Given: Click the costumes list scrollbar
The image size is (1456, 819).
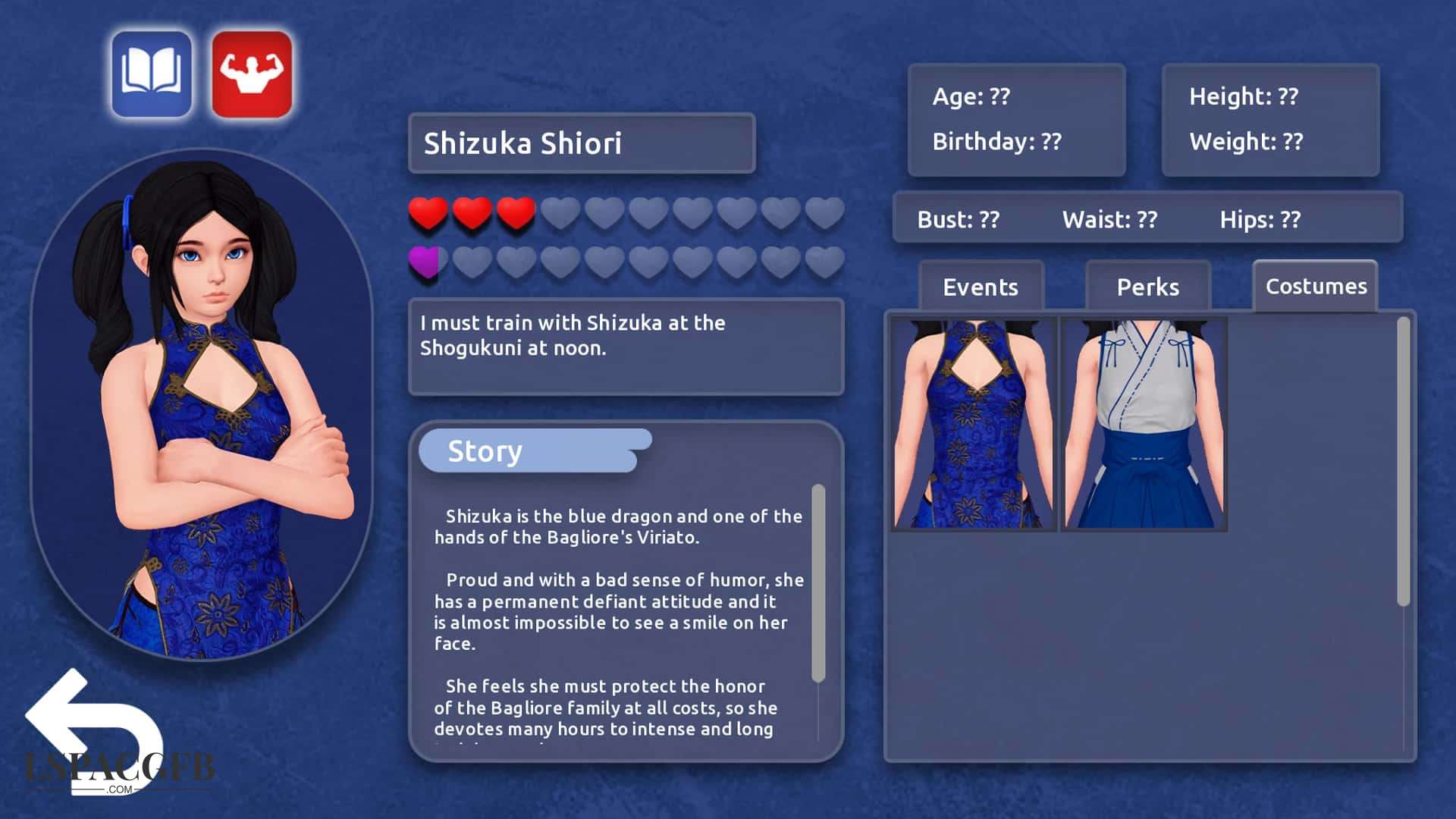Looking at the screenshot, I should click(x=1403, y=461).
